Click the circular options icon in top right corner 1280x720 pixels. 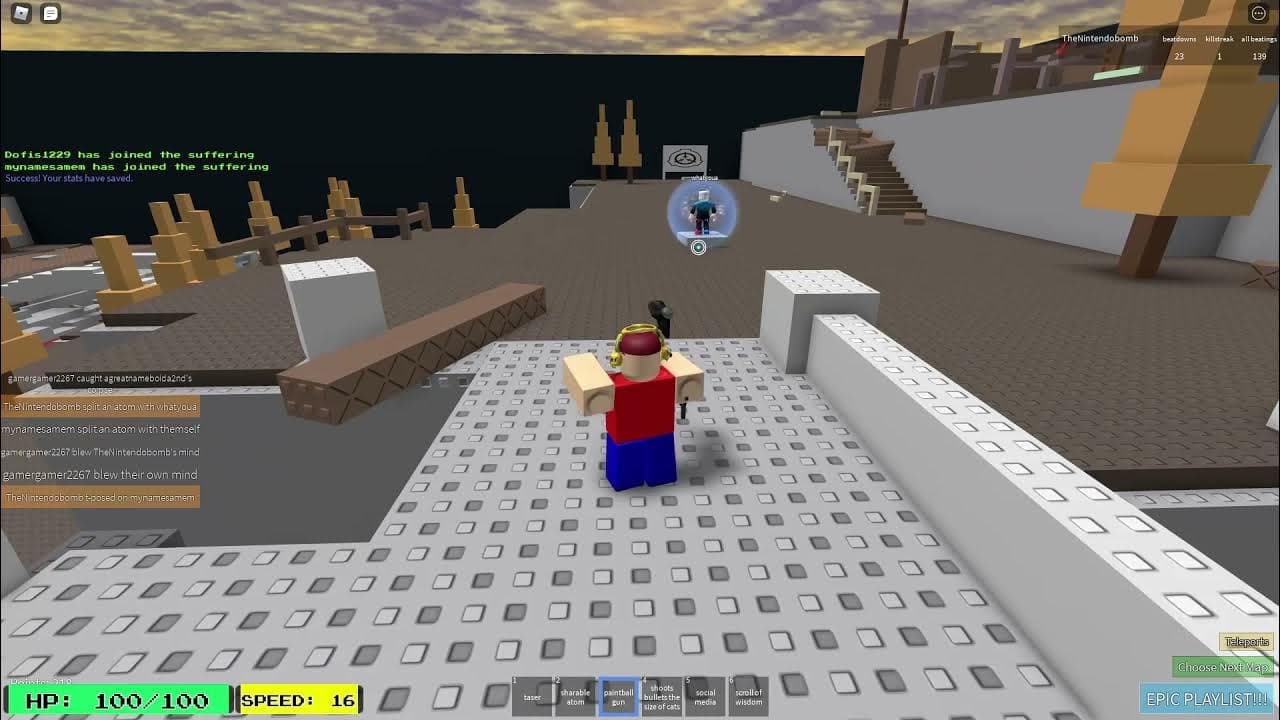1257,12
